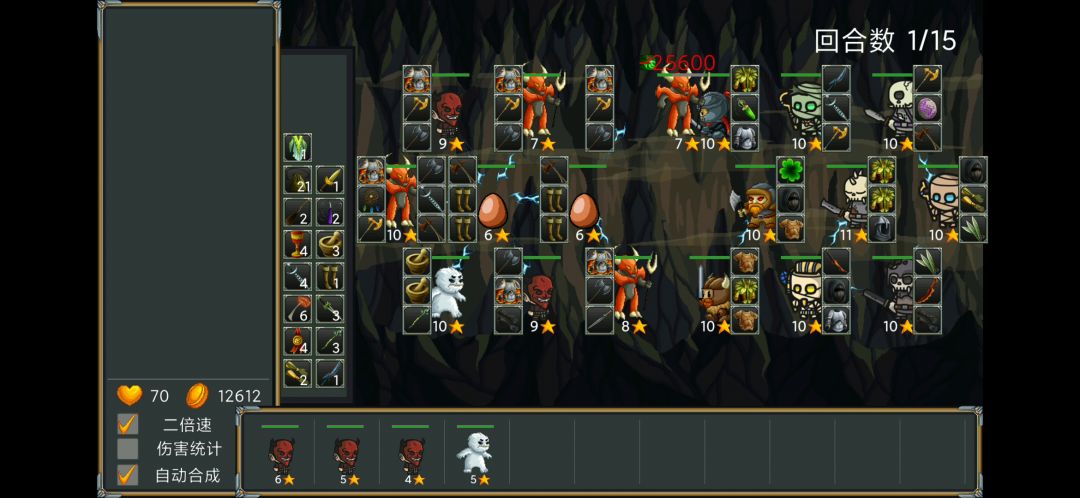
Task: Select the purple orb equipment slot
Action: pyautogui.click(x=927, y=108)
